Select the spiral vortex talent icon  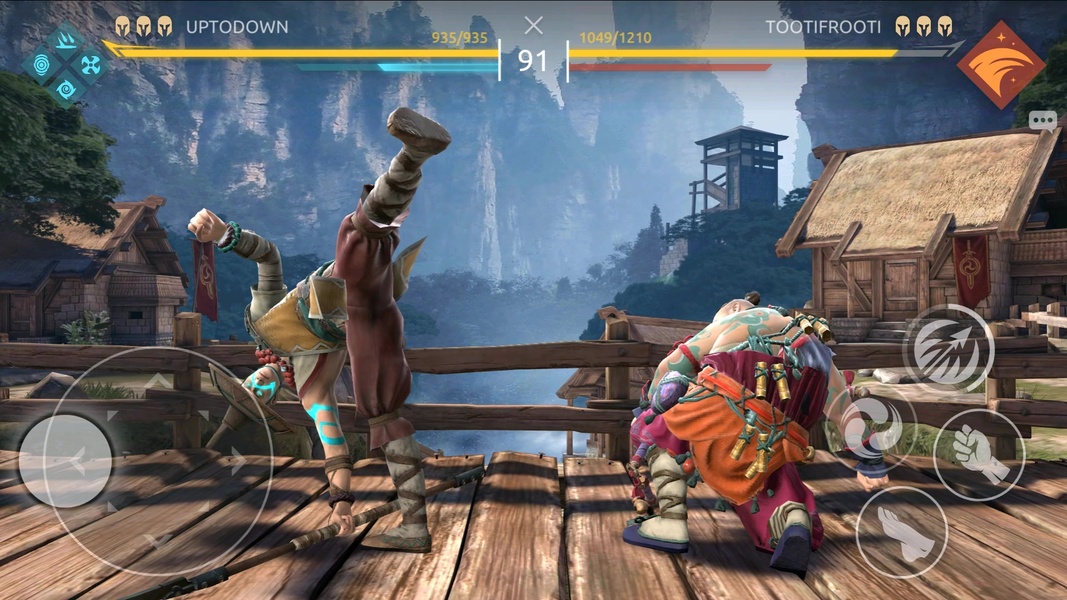pos(67,89)
